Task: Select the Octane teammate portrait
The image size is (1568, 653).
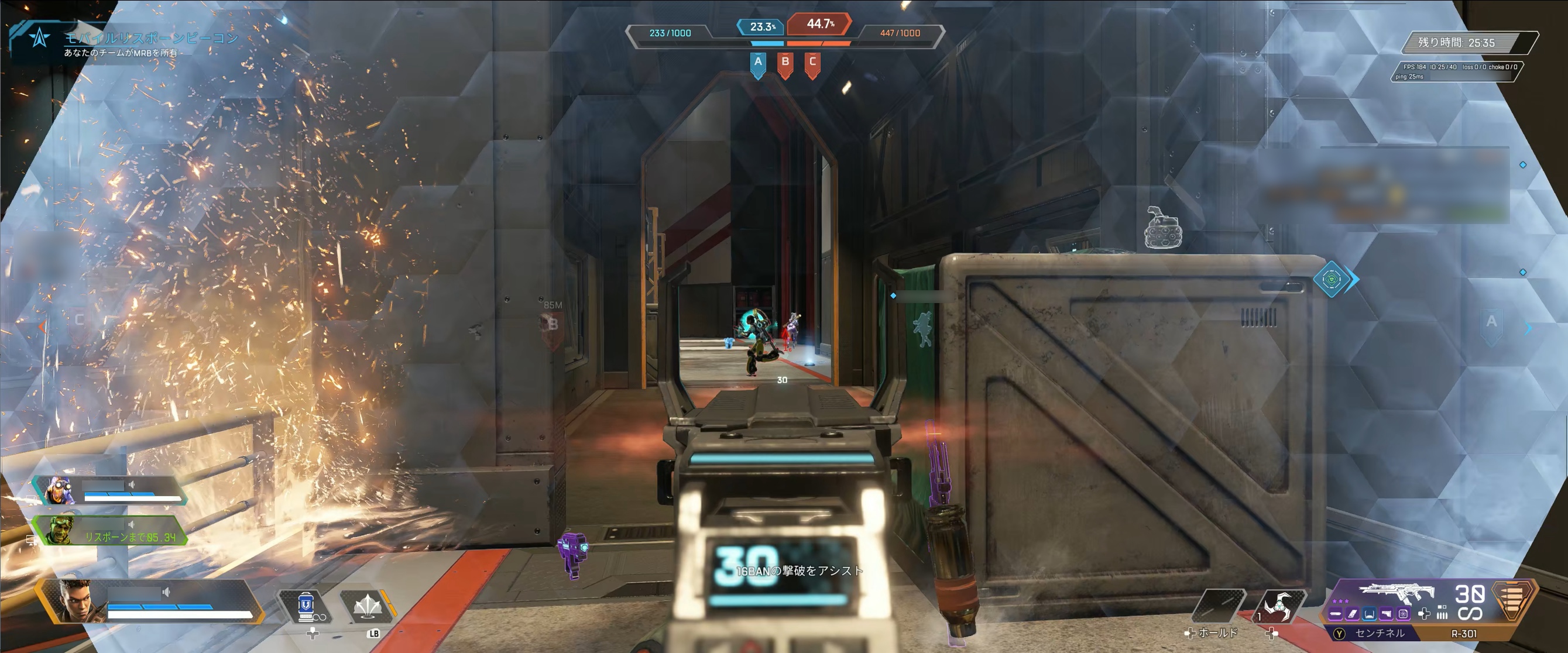Action: point(60,490)
